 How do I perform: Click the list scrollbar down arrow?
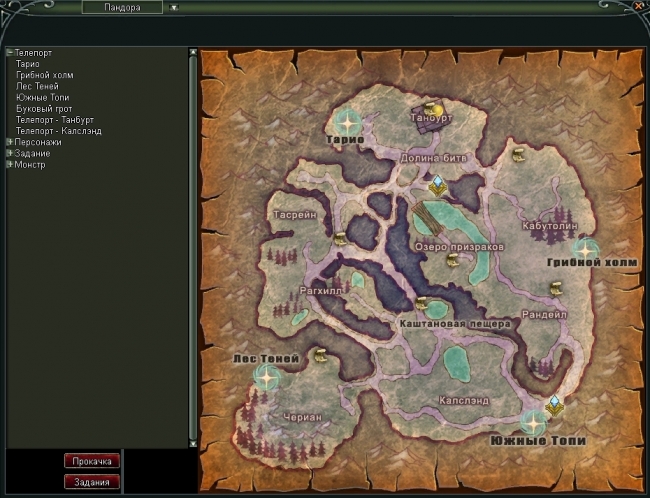pyautogui.click(x=193, y=442)
